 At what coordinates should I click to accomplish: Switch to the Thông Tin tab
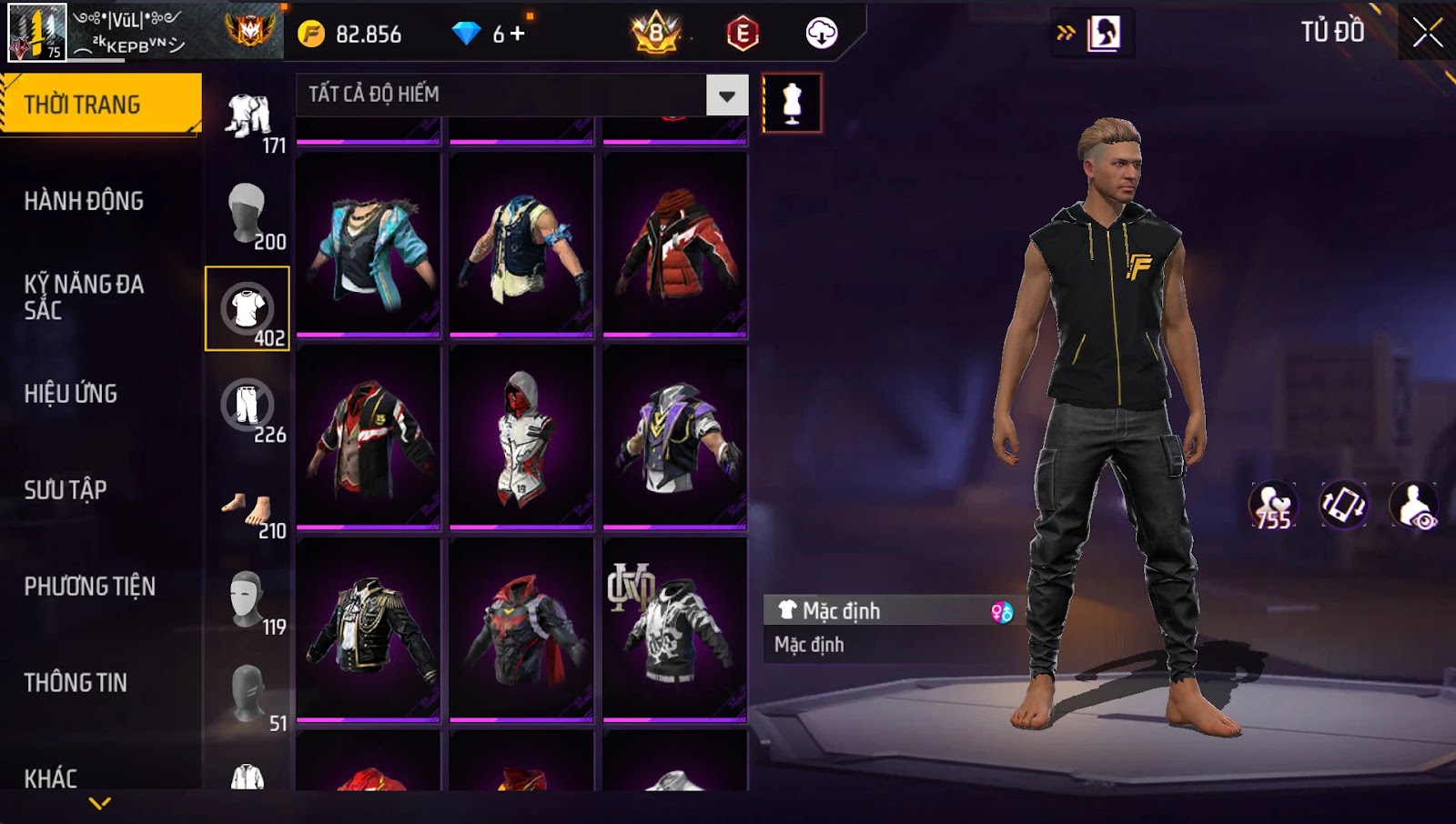coord(76,683)
